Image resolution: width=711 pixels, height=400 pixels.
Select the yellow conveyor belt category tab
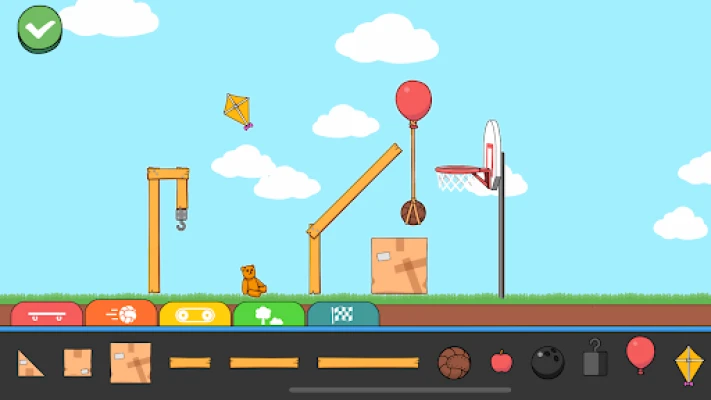click(x=195, y=315)
